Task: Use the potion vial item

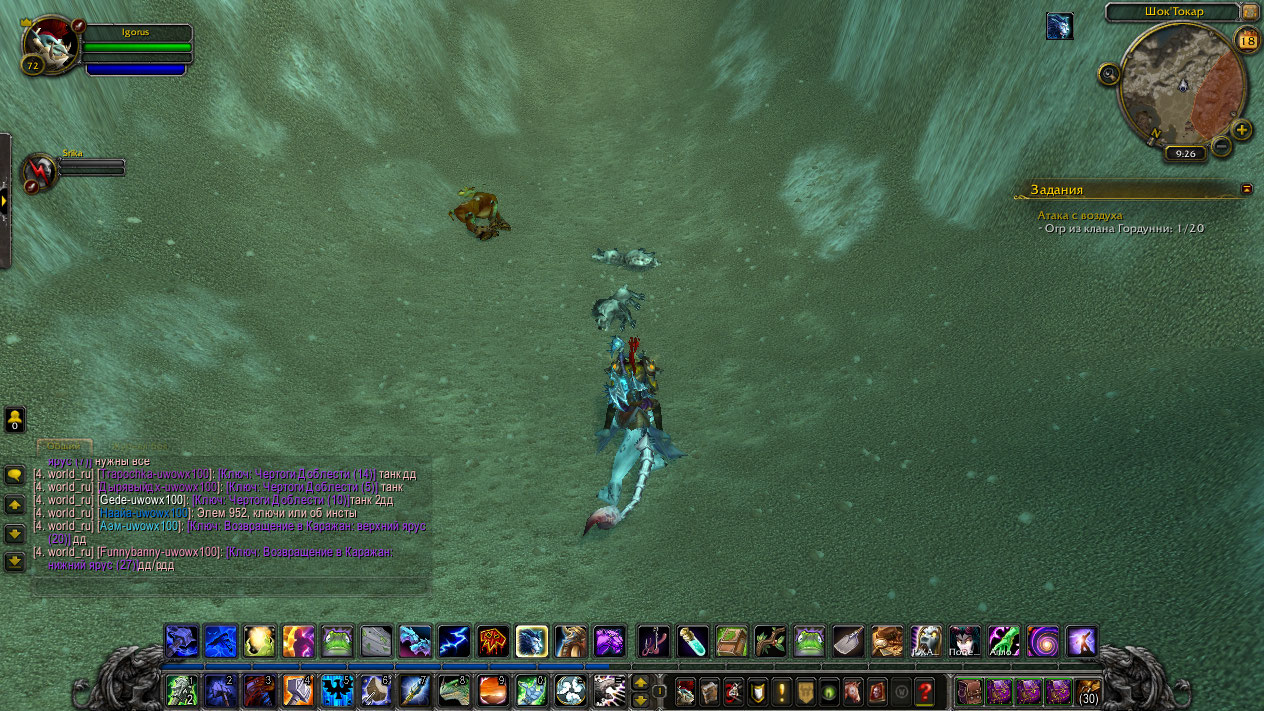Action: point(692,641)
